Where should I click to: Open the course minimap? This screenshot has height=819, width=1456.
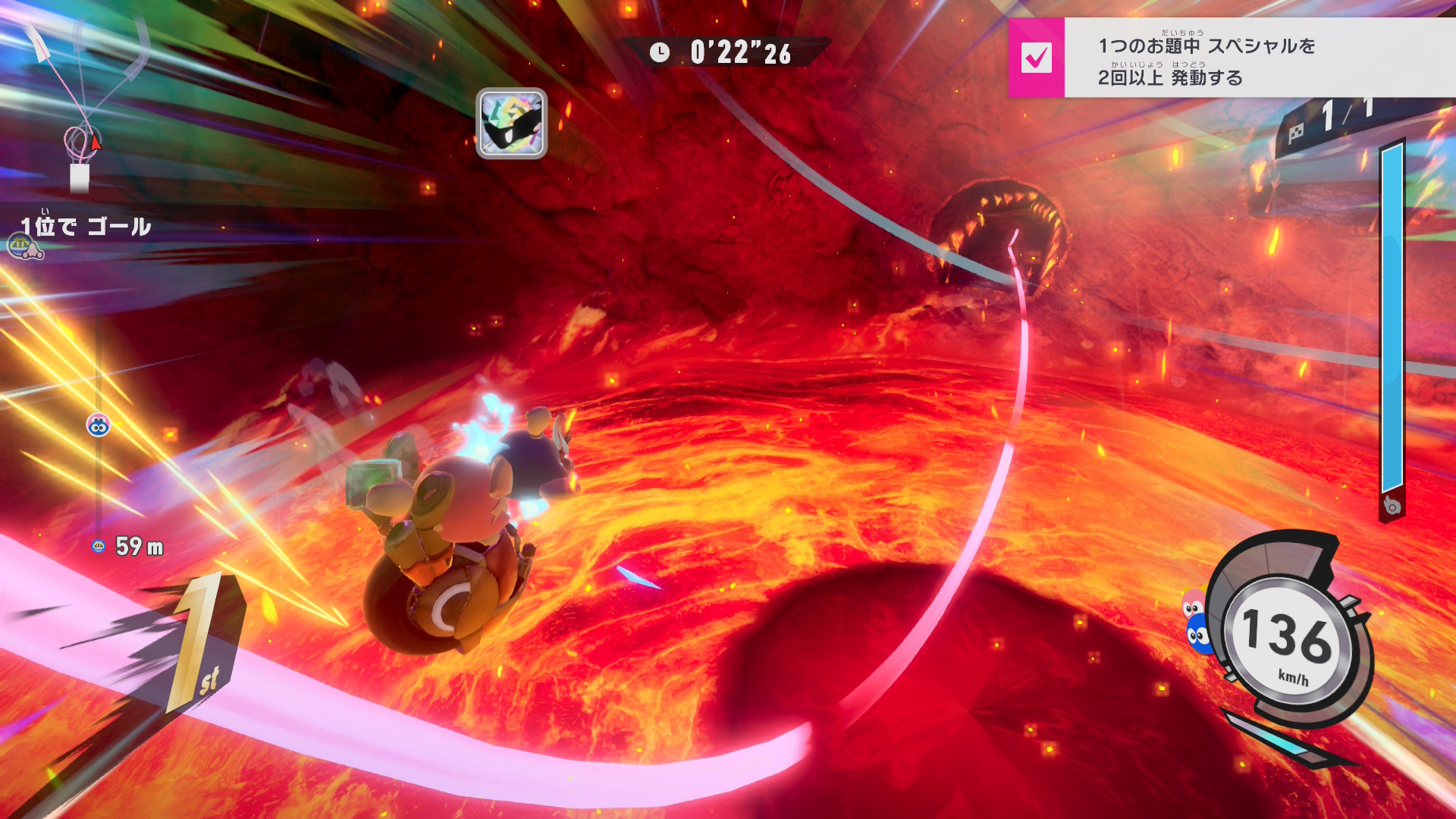coord(83,106)
